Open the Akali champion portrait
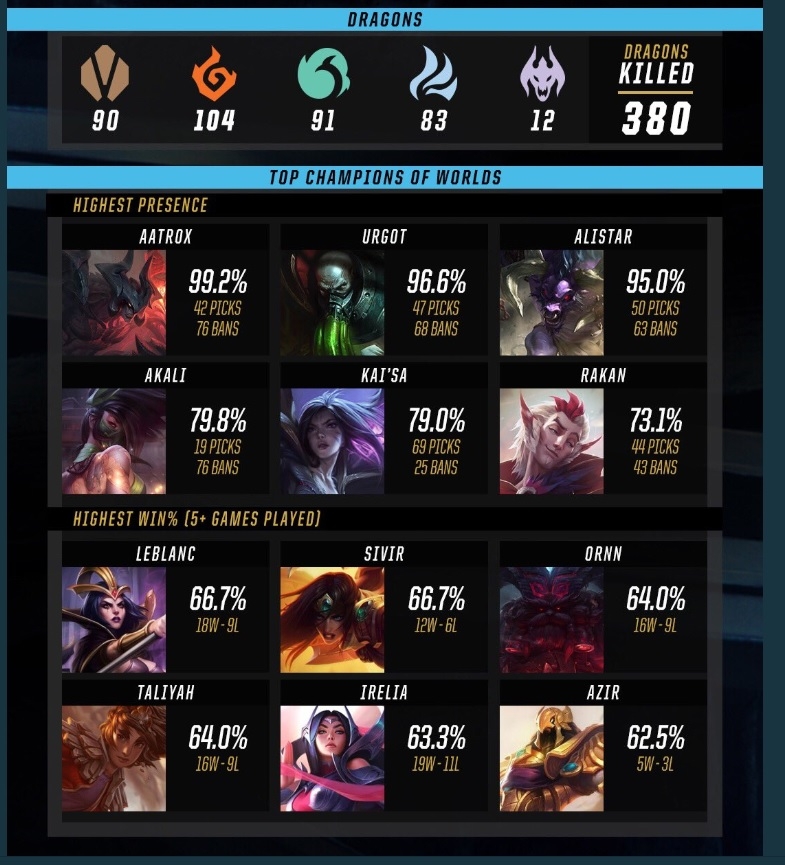785x865 pixels. pos(113,441)
